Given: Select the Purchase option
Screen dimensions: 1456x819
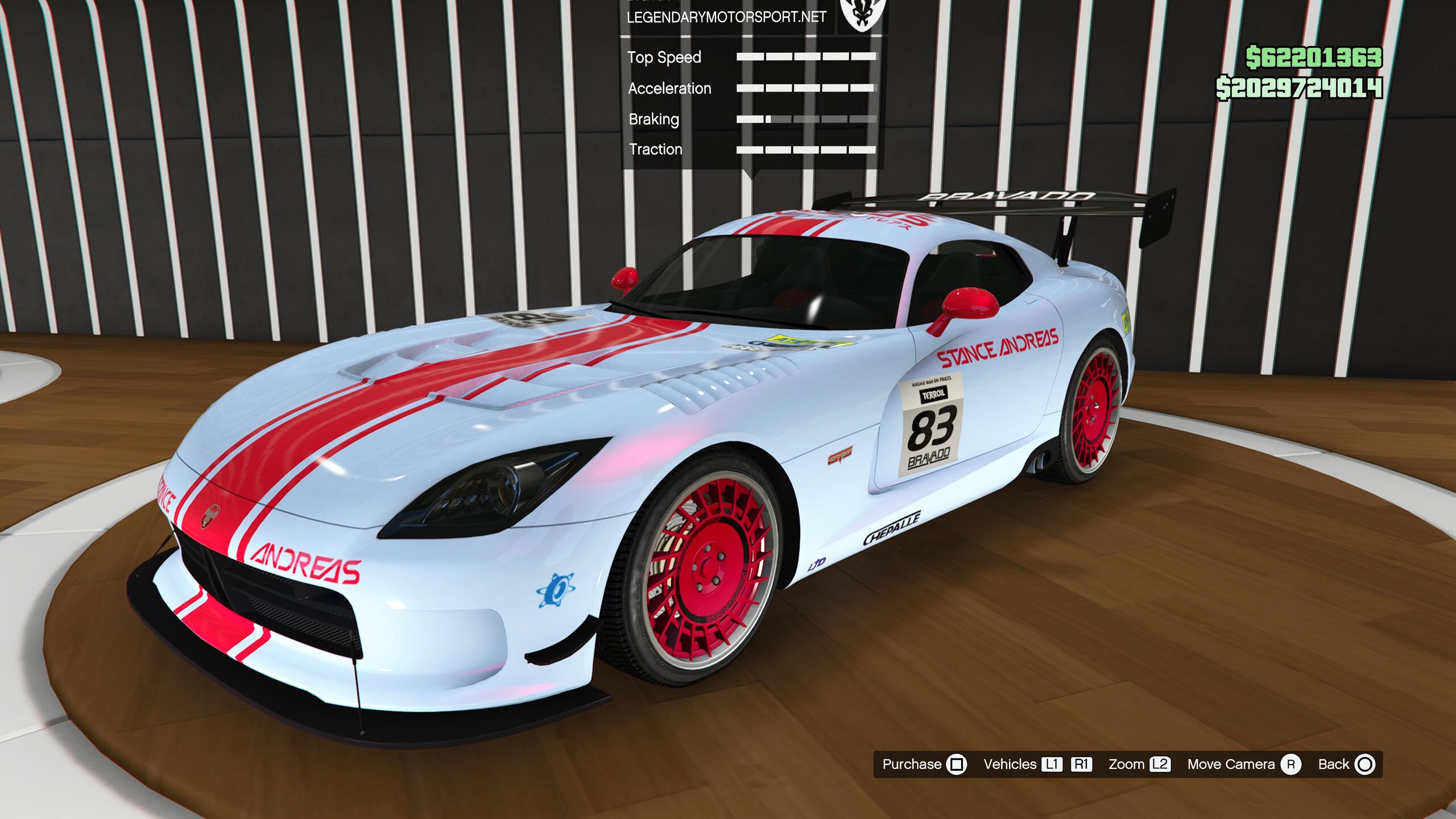Looking at the screenshot, I should (924, 764).
